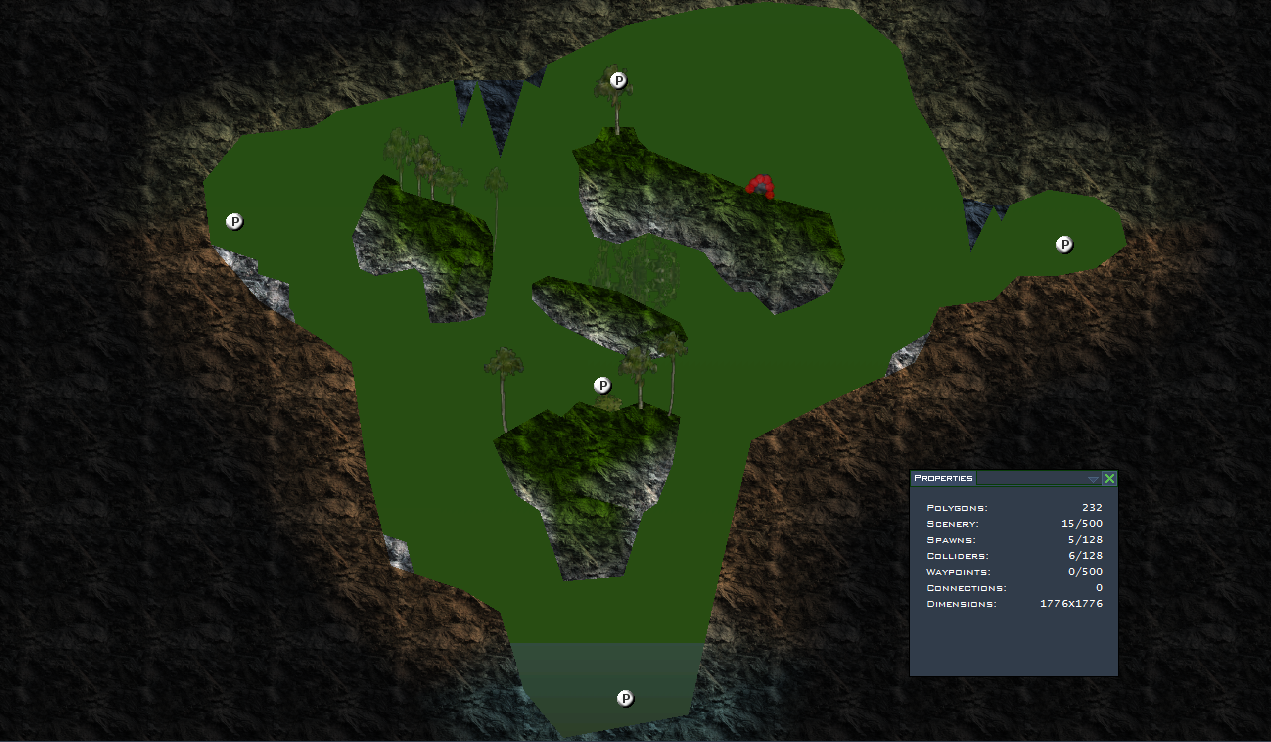Open the Properties panel dropdown arrow
The width and height of the screenshot is (1271, 742).
1093,480
